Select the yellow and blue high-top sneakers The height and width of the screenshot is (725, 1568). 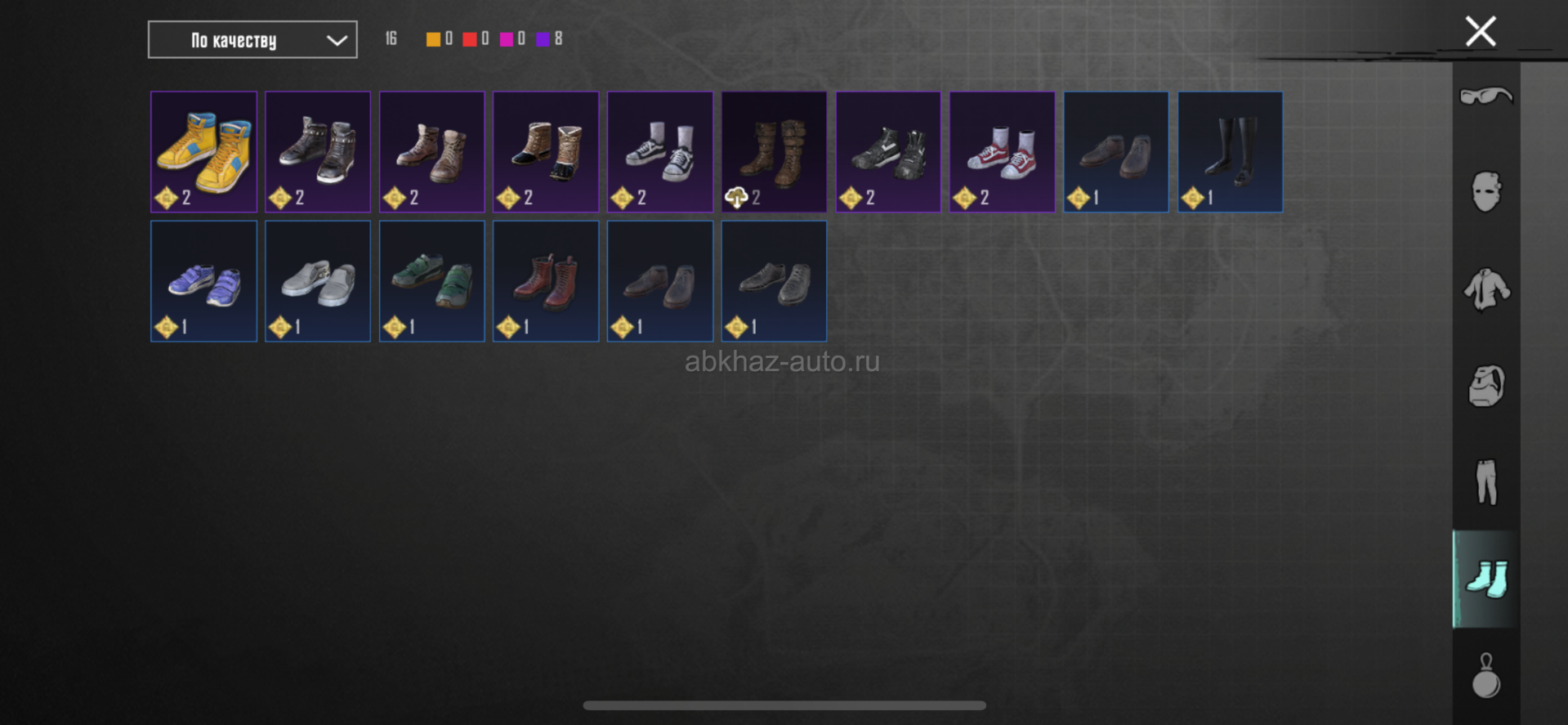[x=203, y=152]
